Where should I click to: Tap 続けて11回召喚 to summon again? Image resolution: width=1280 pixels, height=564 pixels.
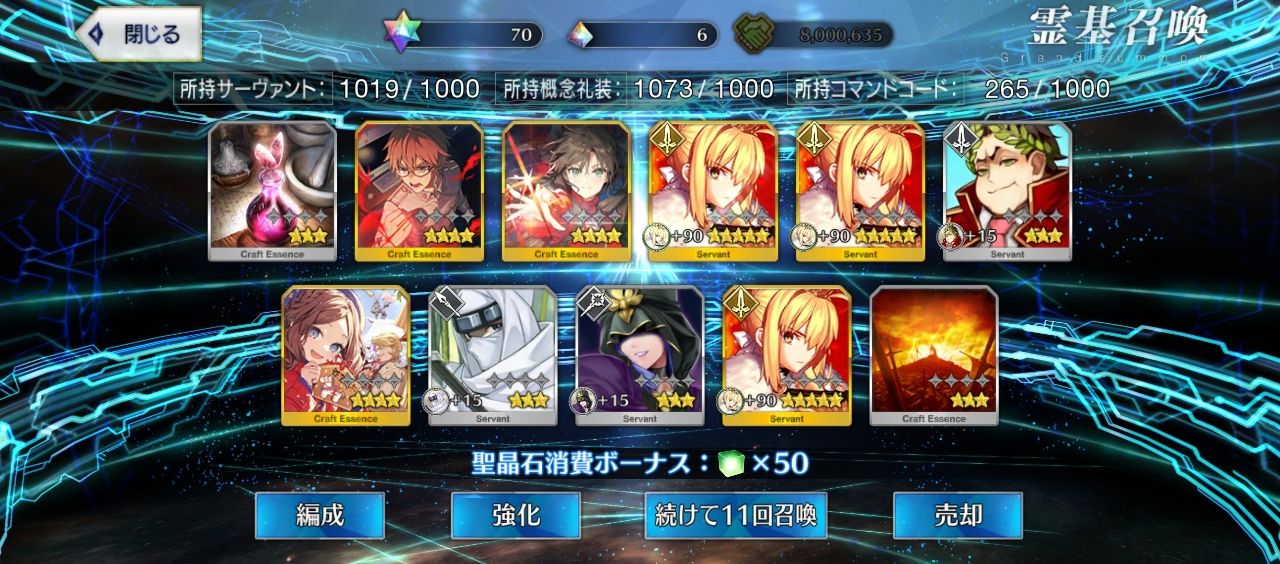(x=735, y=516)
